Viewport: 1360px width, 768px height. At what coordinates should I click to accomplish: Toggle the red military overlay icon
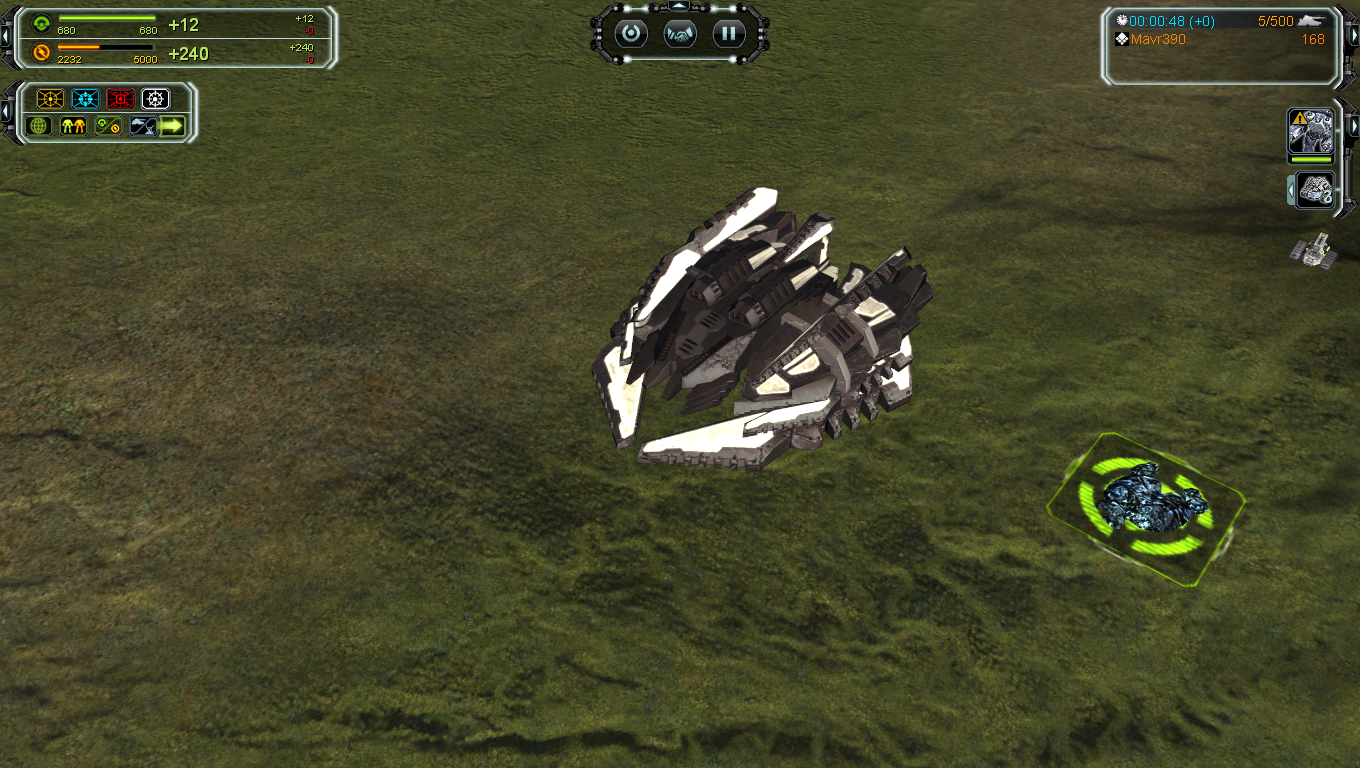[x=121, y=99]
